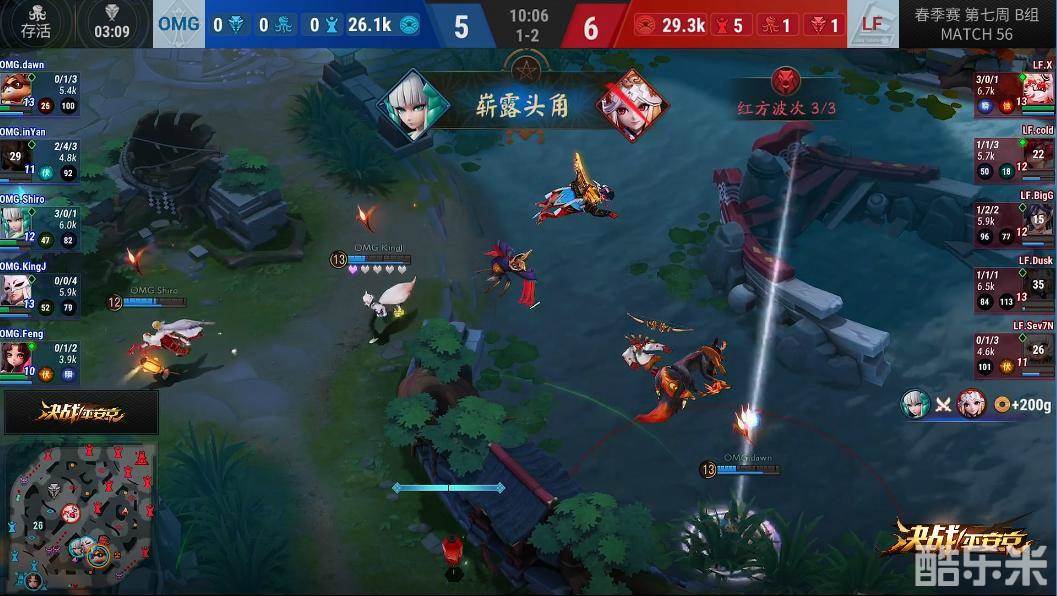Choose OMG.Shiro's portrait in the team list
The width and height of the screenshot is (1057, 596).
click(x=15, y=222)
